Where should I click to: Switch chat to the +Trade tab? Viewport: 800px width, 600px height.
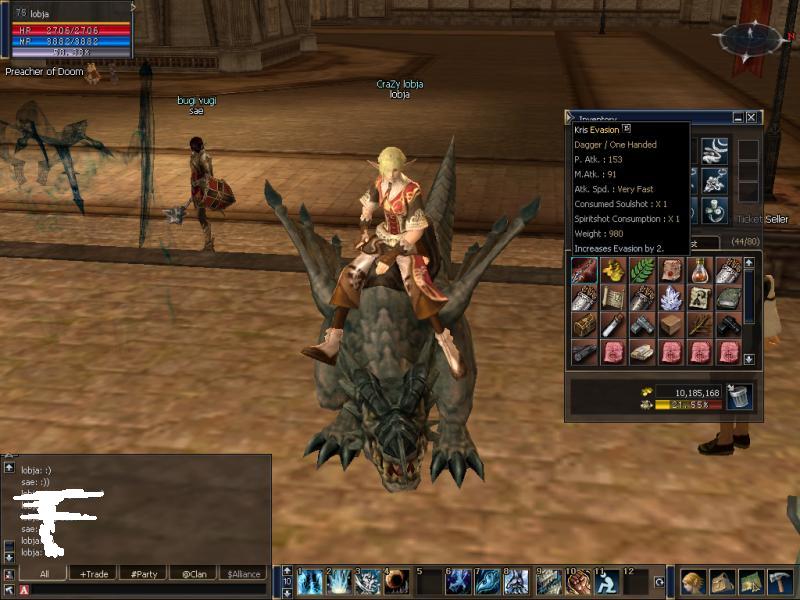tap(95, 574)
